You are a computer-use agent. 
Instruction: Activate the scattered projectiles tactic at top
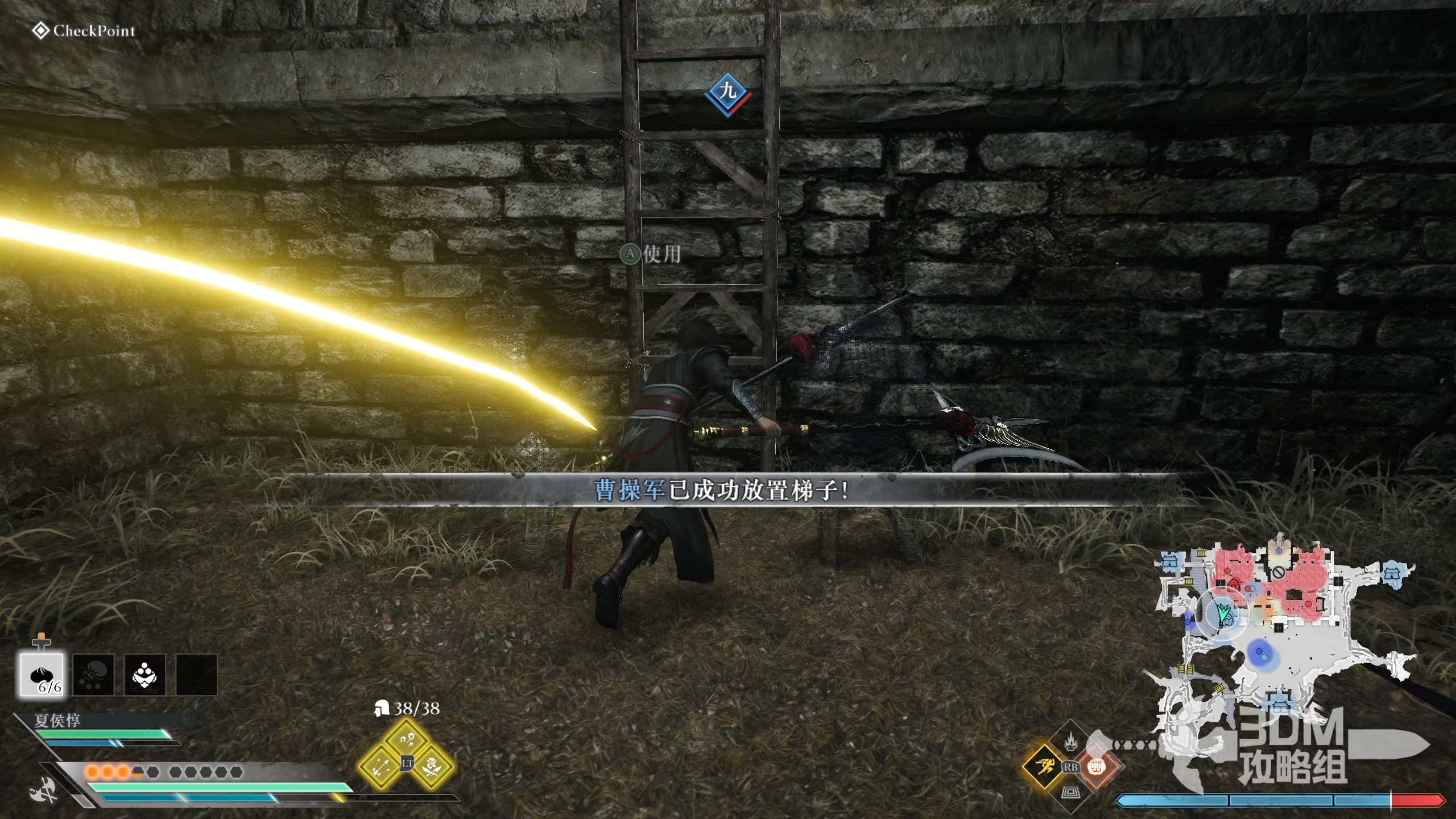point(407,739)
